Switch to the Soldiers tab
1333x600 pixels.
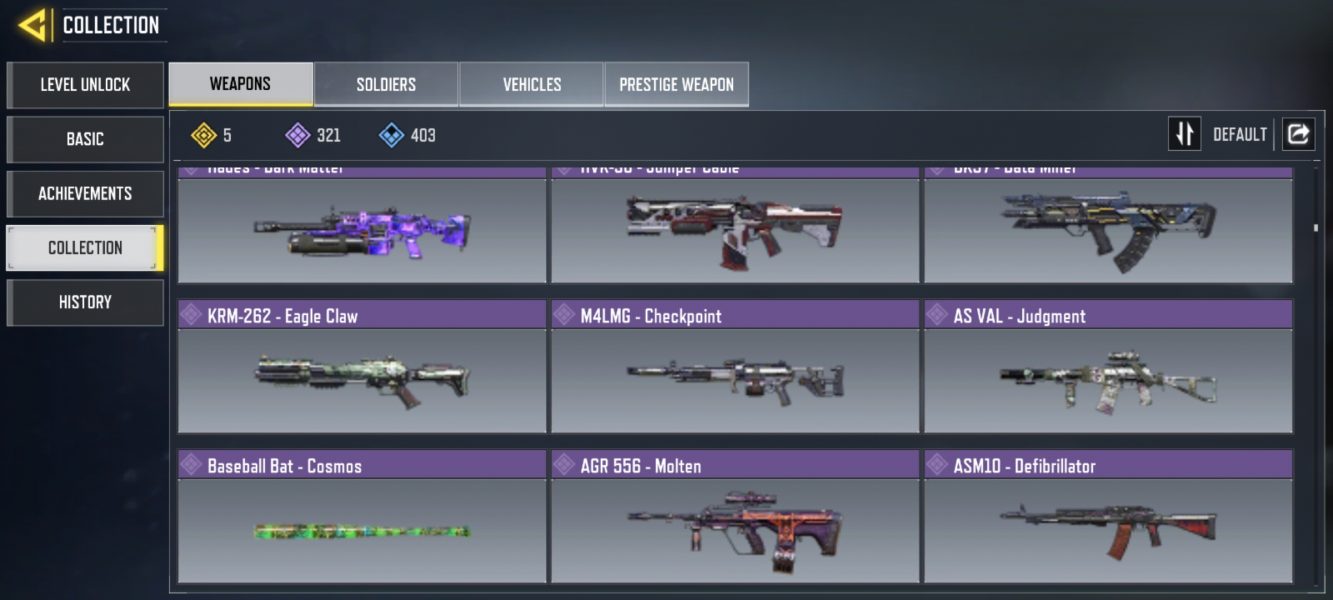pyautogui.click(x=386, y=84)
